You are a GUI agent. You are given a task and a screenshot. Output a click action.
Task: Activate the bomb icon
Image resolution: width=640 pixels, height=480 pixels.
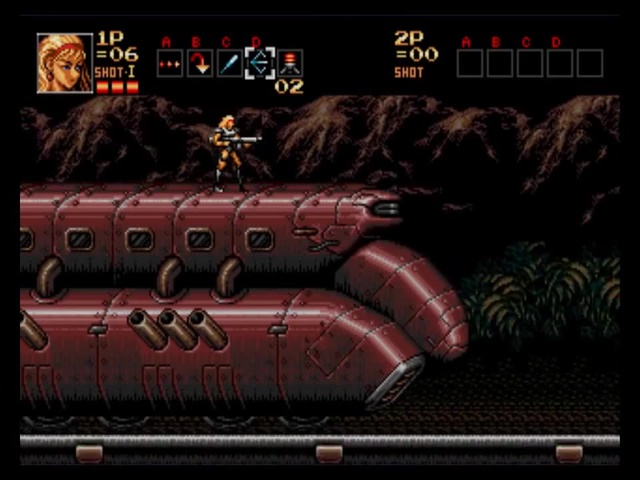290,63
